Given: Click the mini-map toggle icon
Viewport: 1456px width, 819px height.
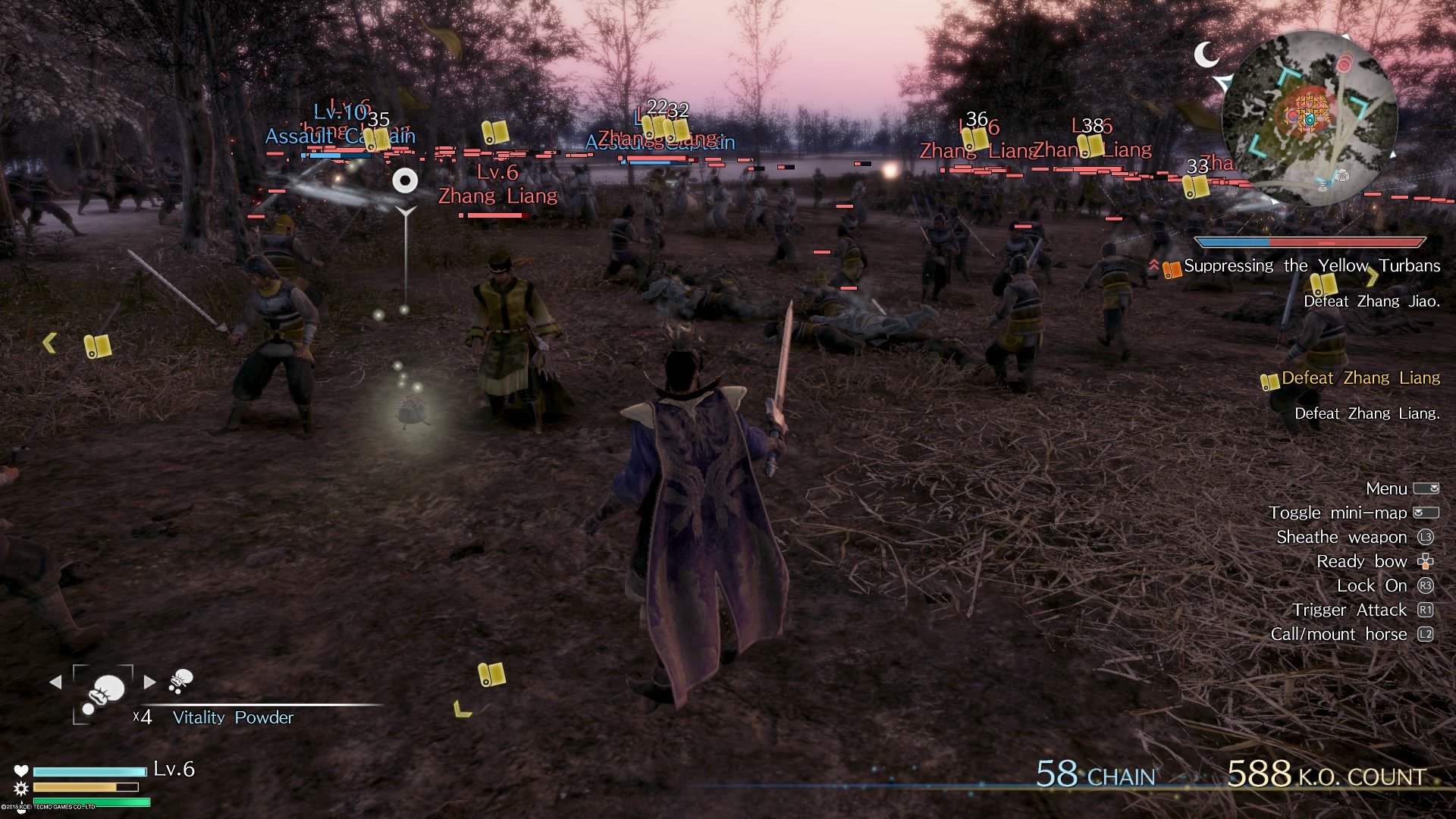Looking at the screenshot, I should (1423, 513).
